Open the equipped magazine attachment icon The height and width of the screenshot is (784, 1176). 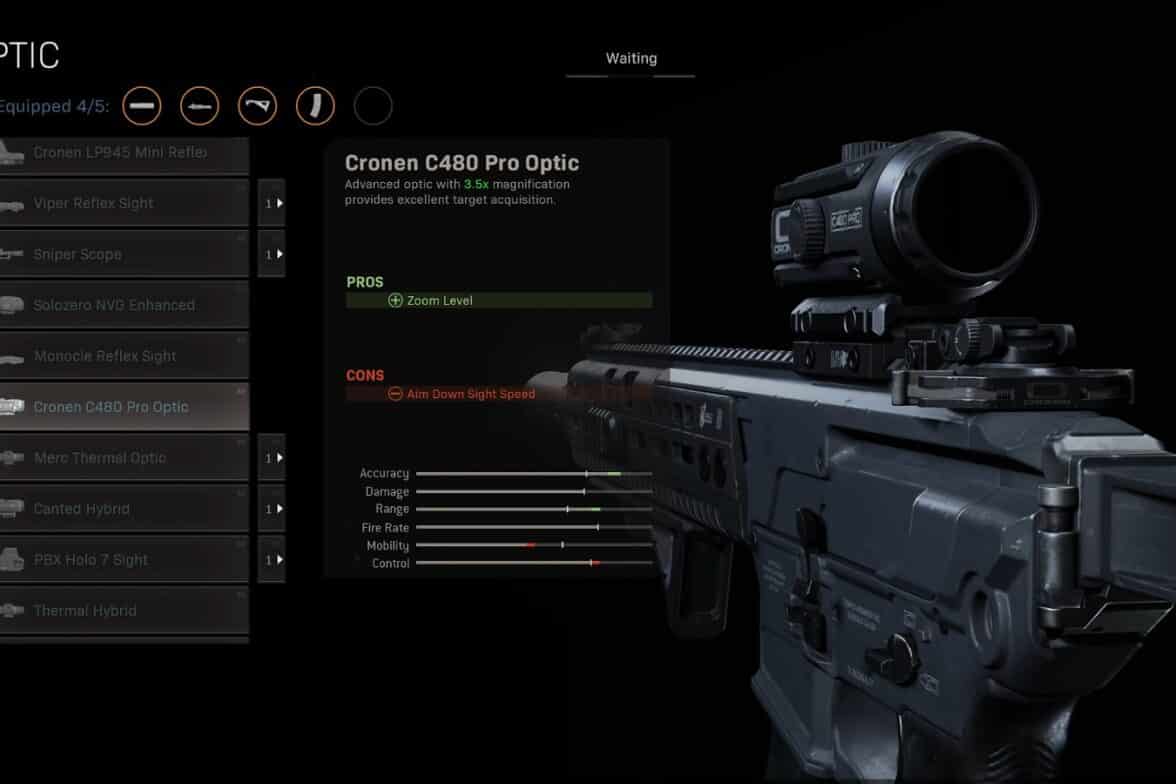click(315, 106)
